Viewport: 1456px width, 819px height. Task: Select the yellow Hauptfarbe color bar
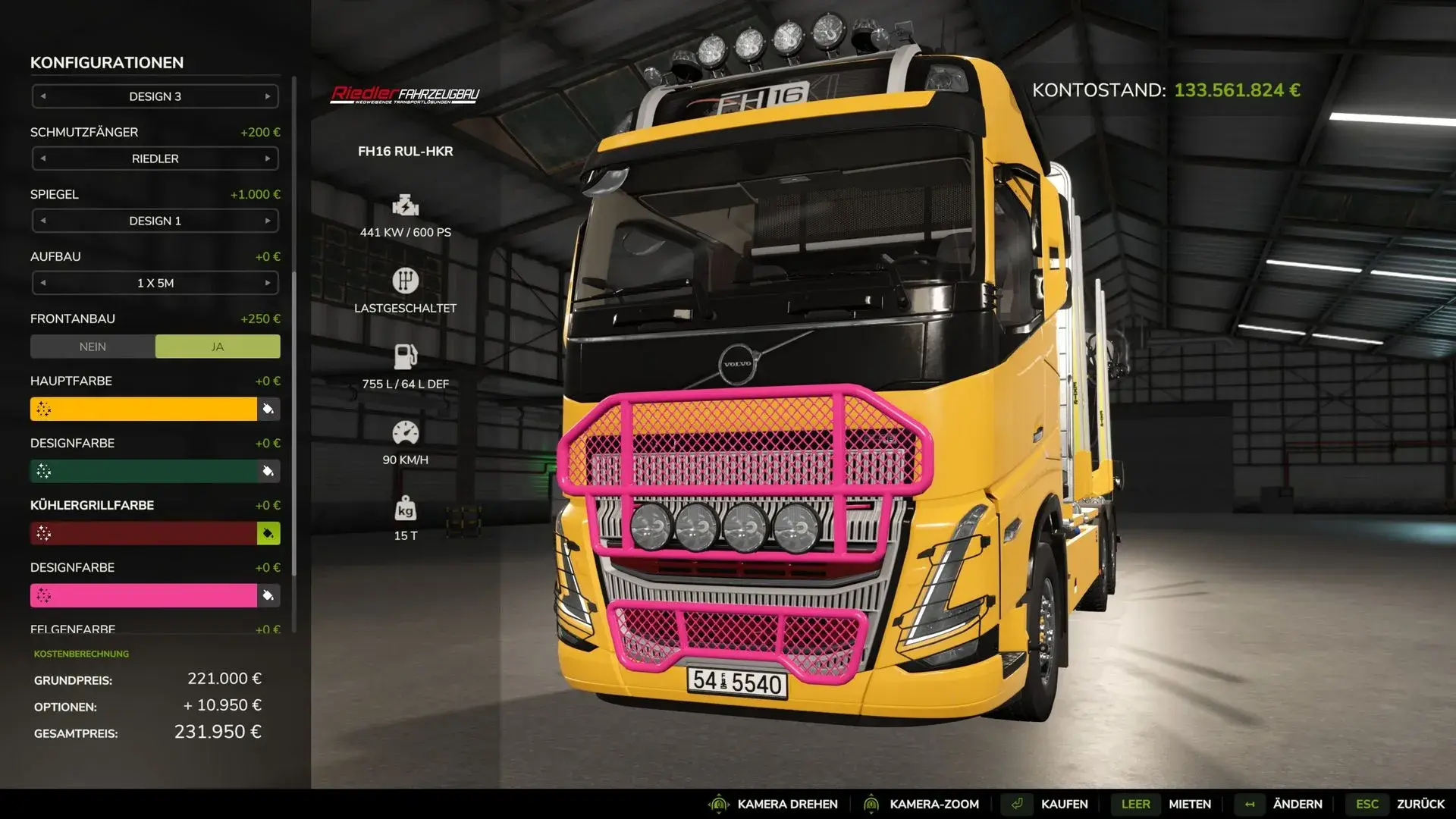pos(144,409)
